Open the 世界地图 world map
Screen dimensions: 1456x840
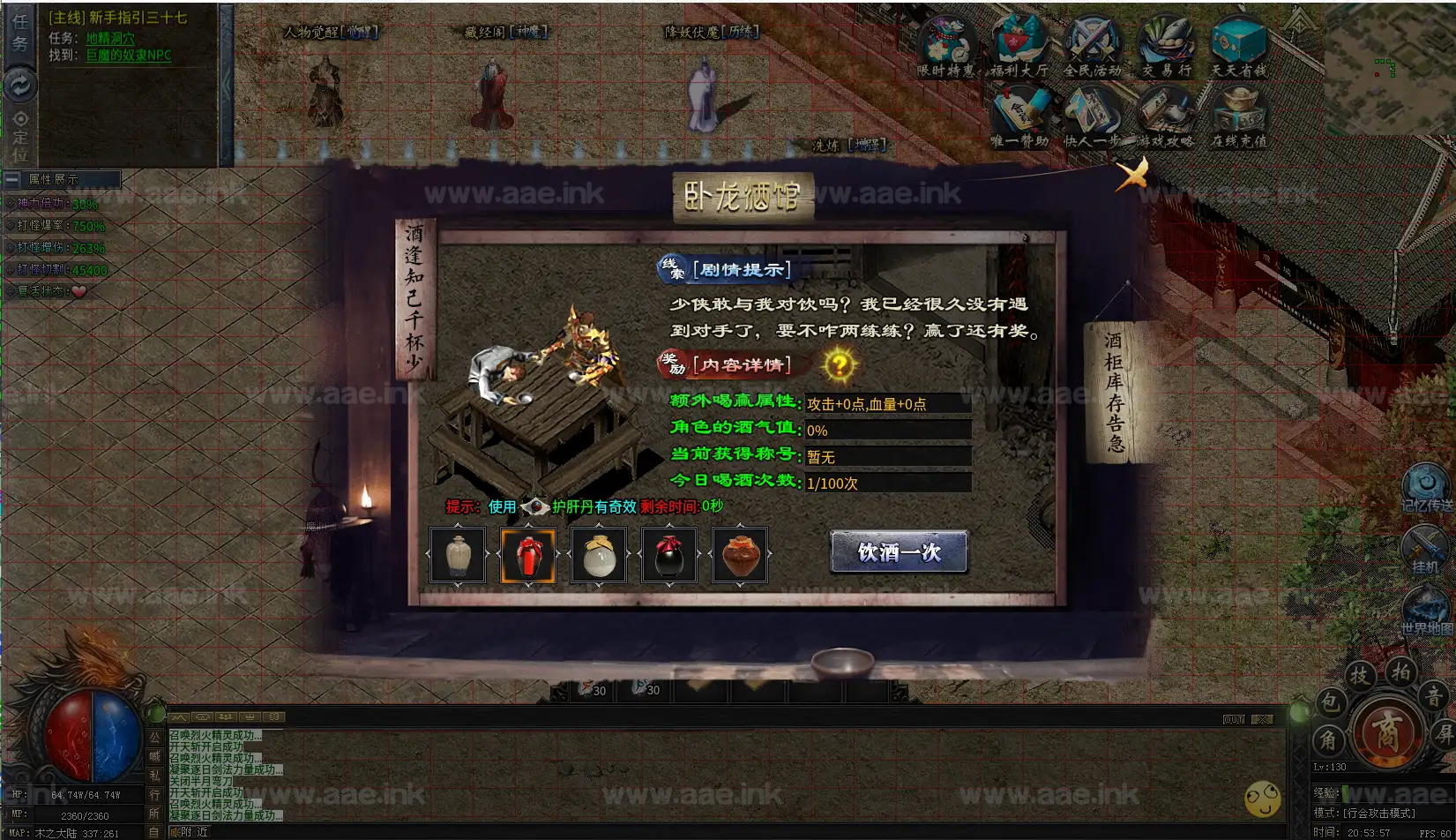pos(1426,611)
